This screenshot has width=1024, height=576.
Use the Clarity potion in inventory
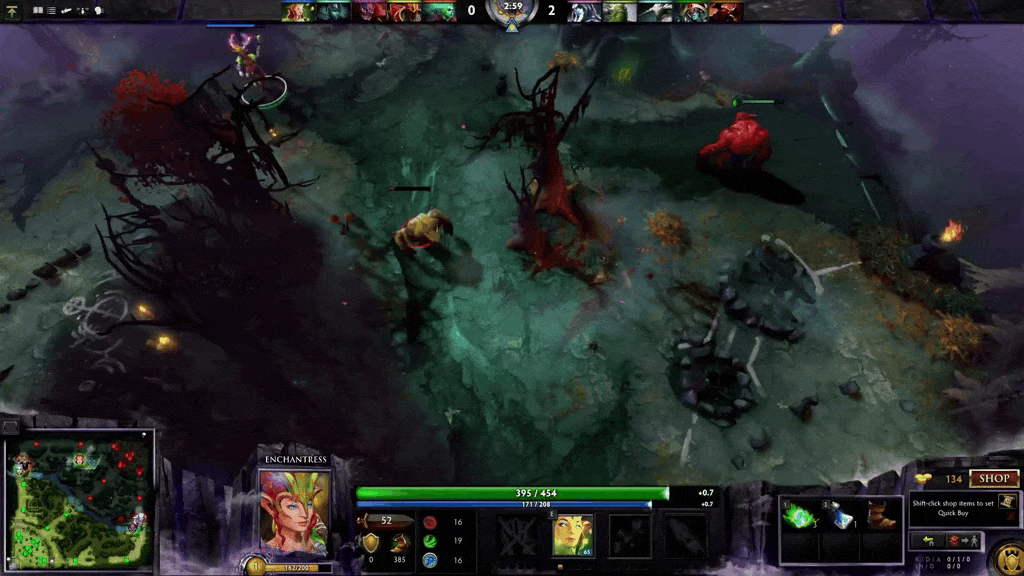[841, 515]
